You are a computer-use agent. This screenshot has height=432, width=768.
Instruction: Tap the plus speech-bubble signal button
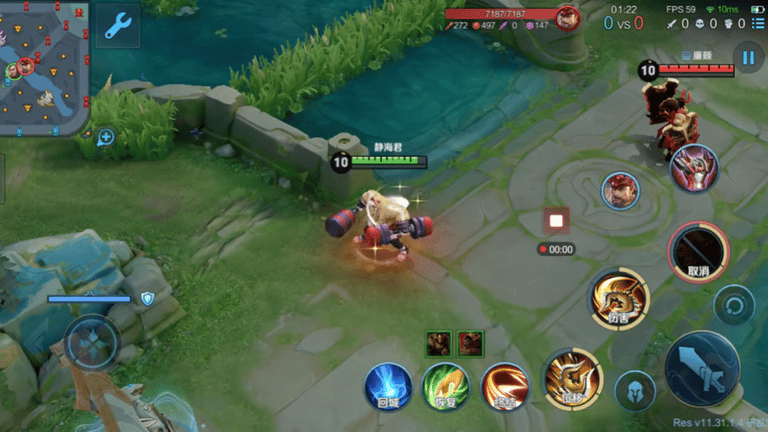[x=105, y=137]
